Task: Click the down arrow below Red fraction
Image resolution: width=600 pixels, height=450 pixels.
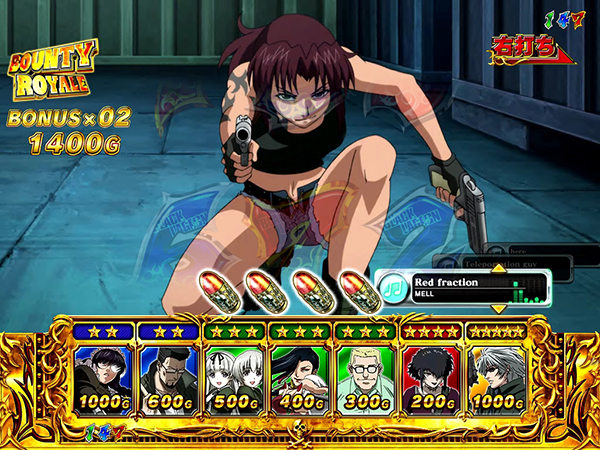Action: (496, 309)
